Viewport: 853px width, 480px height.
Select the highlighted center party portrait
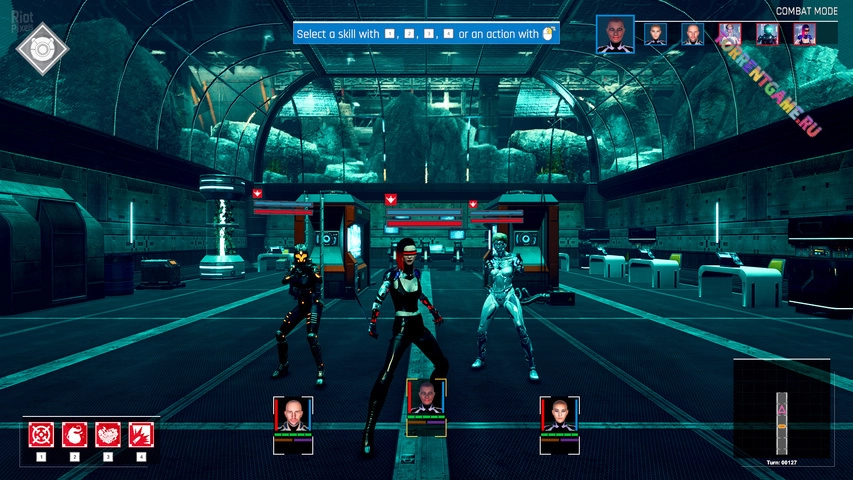click(426, 400)
